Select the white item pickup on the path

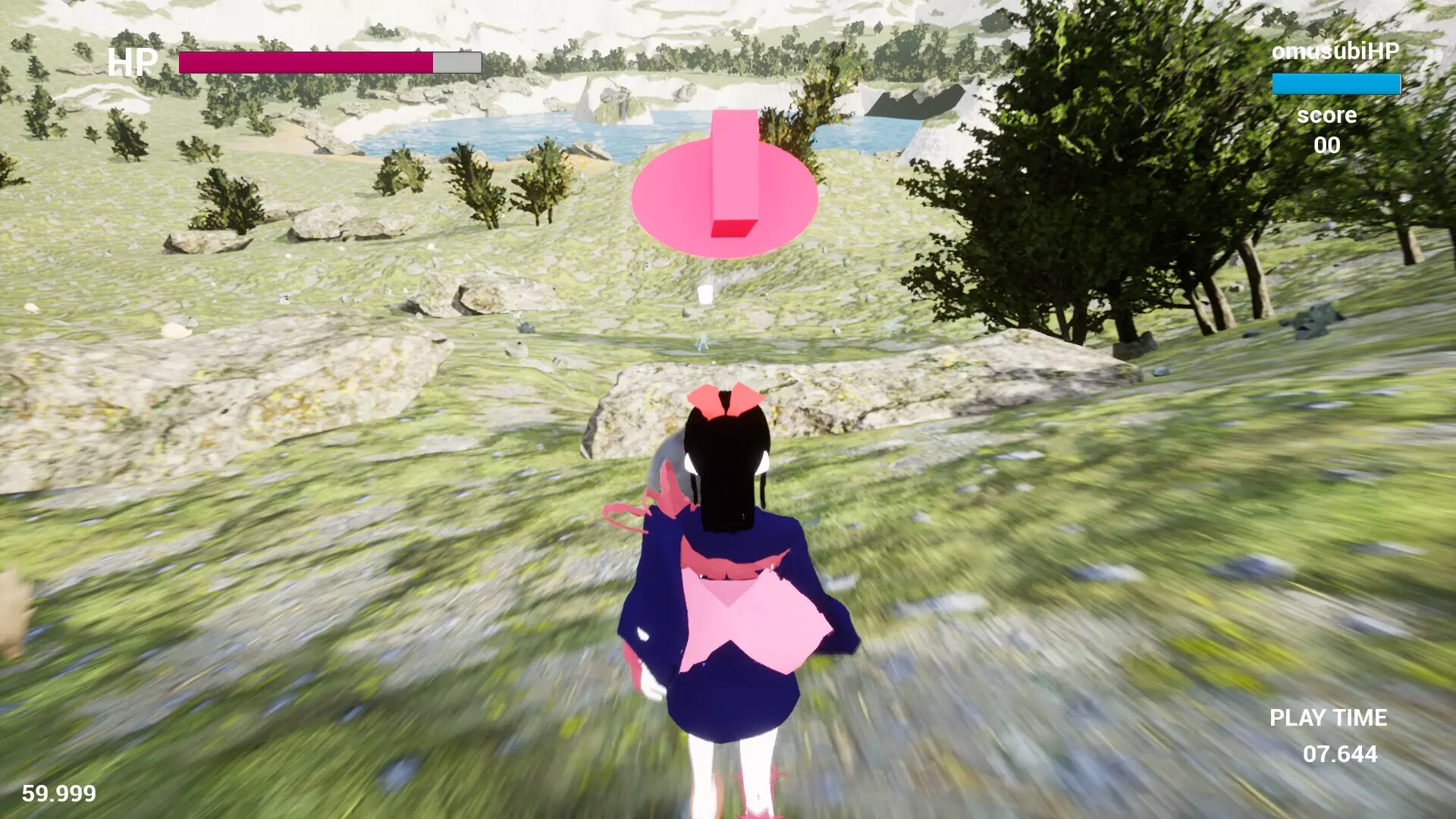click(704, 294)
